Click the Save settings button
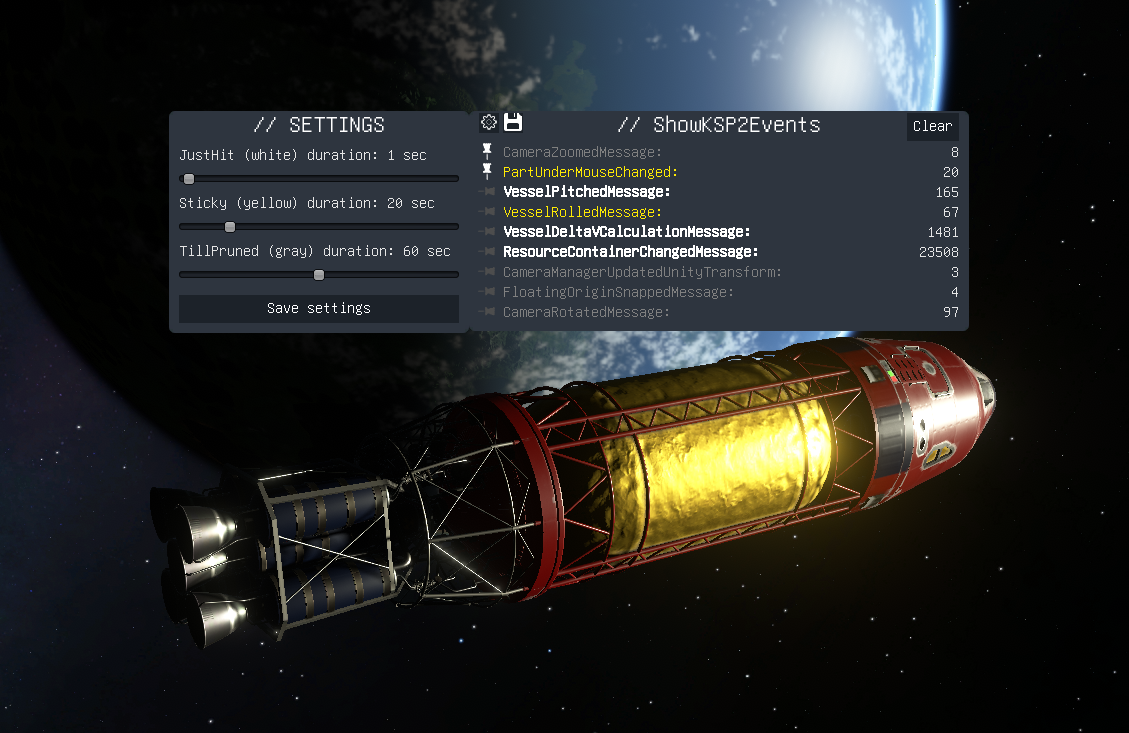1129x733 pixels. 318,308
